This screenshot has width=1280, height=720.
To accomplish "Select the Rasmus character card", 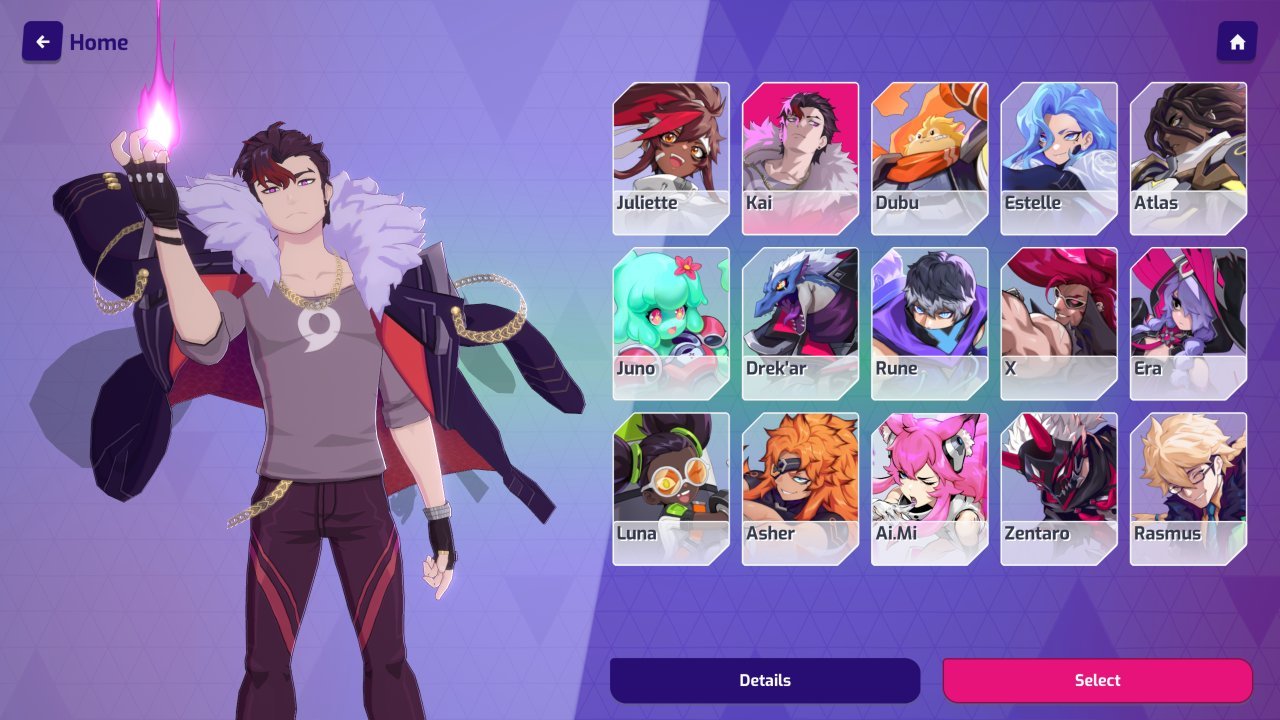I will [x=1188, y=488].
